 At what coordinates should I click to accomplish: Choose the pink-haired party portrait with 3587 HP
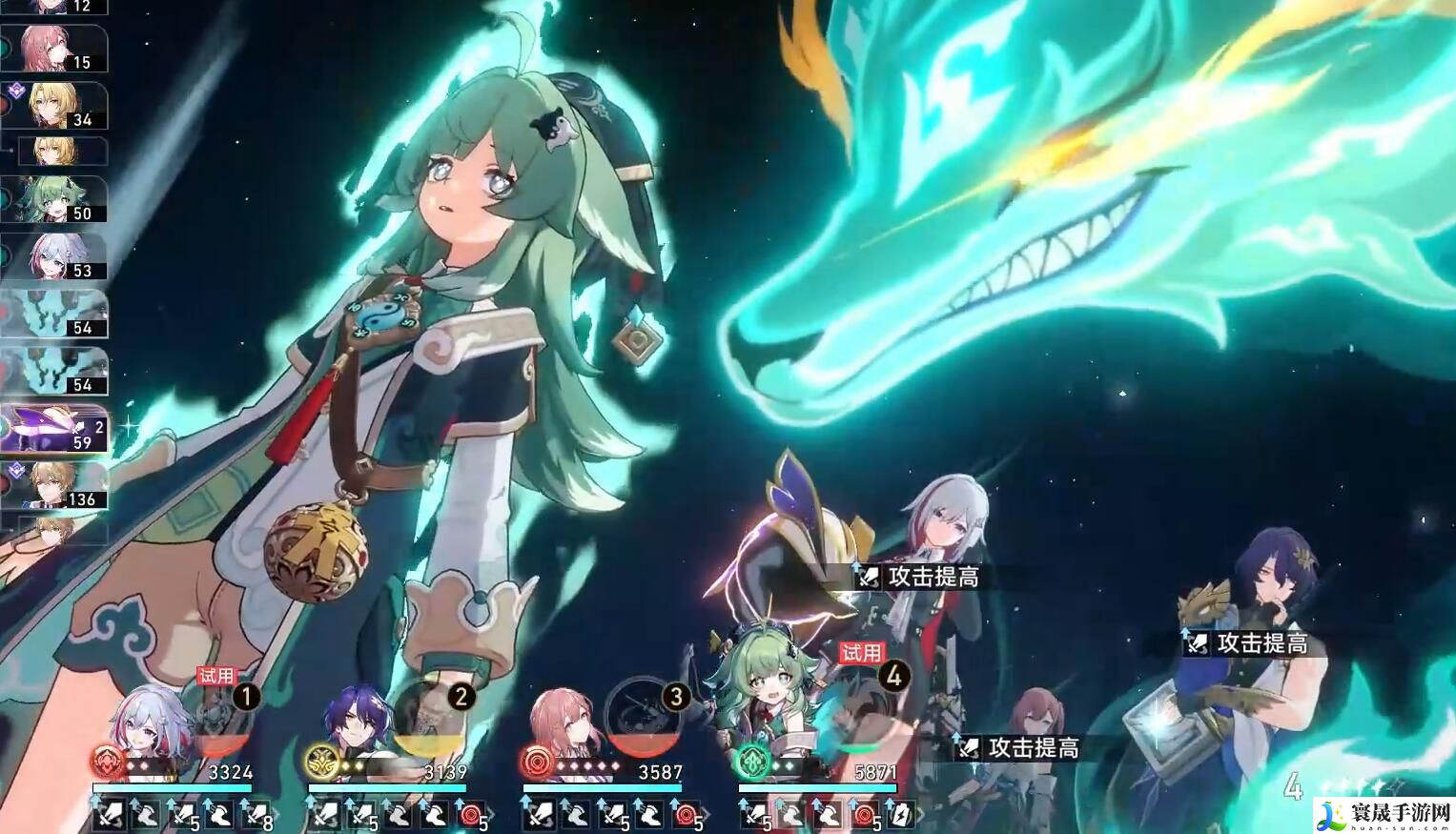click(572, 724)
